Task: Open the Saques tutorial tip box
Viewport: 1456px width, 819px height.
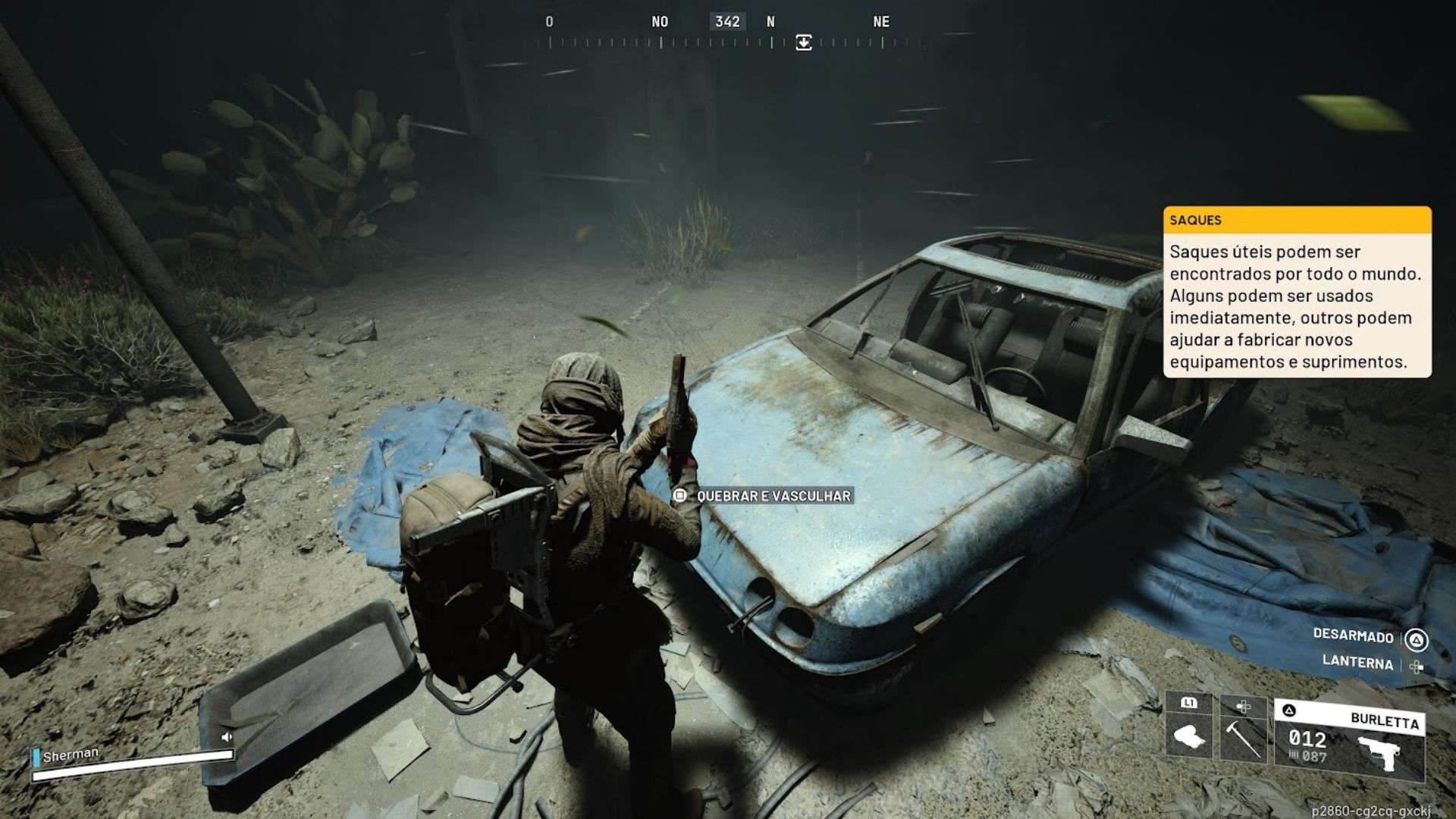Action: pyautogui.click(x=1297, y=292)
